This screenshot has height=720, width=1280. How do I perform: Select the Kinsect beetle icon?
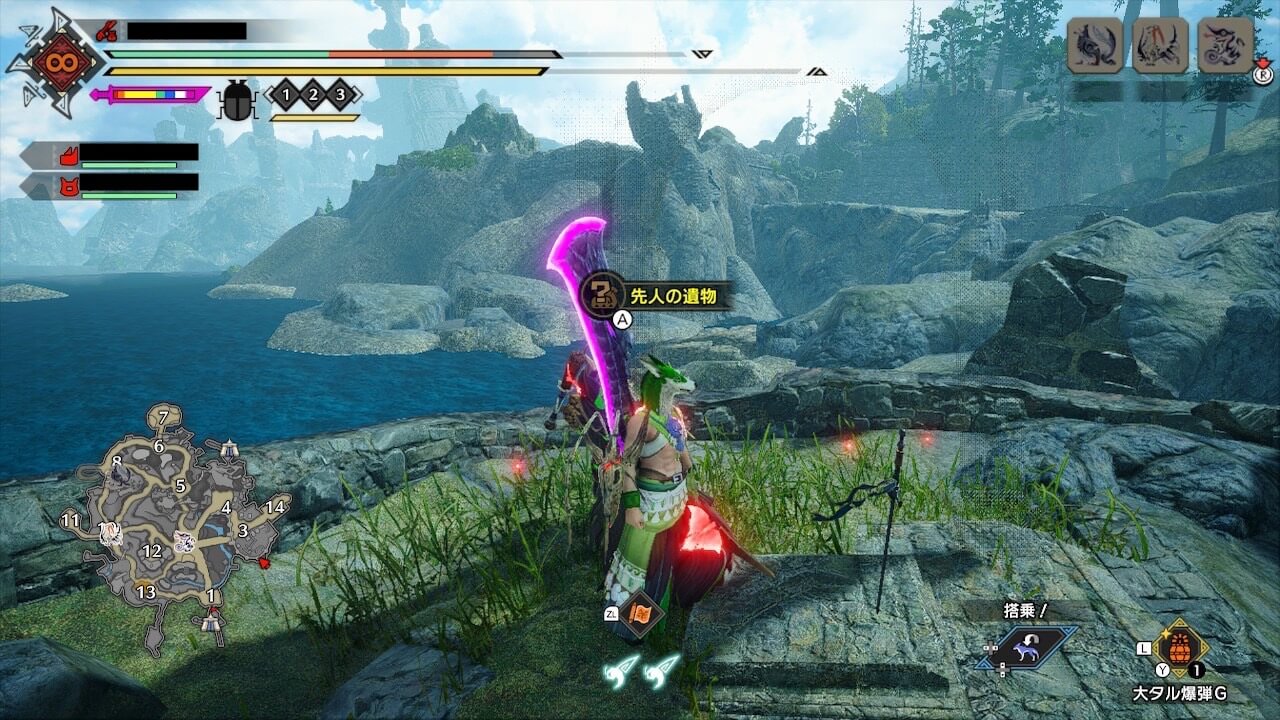click(237, 102)
